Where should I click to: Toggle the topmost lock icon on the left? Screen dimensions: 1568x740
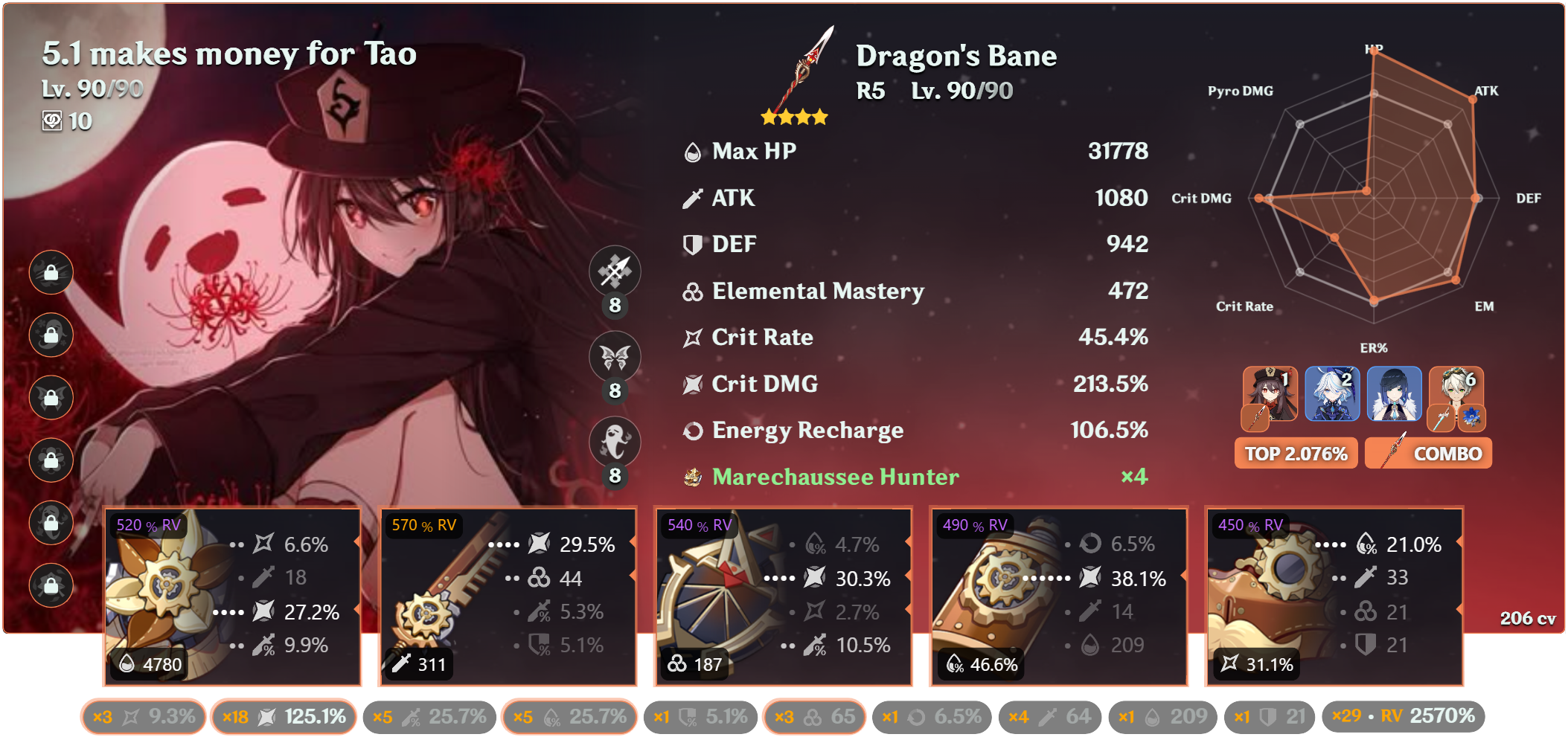point(51,272)
